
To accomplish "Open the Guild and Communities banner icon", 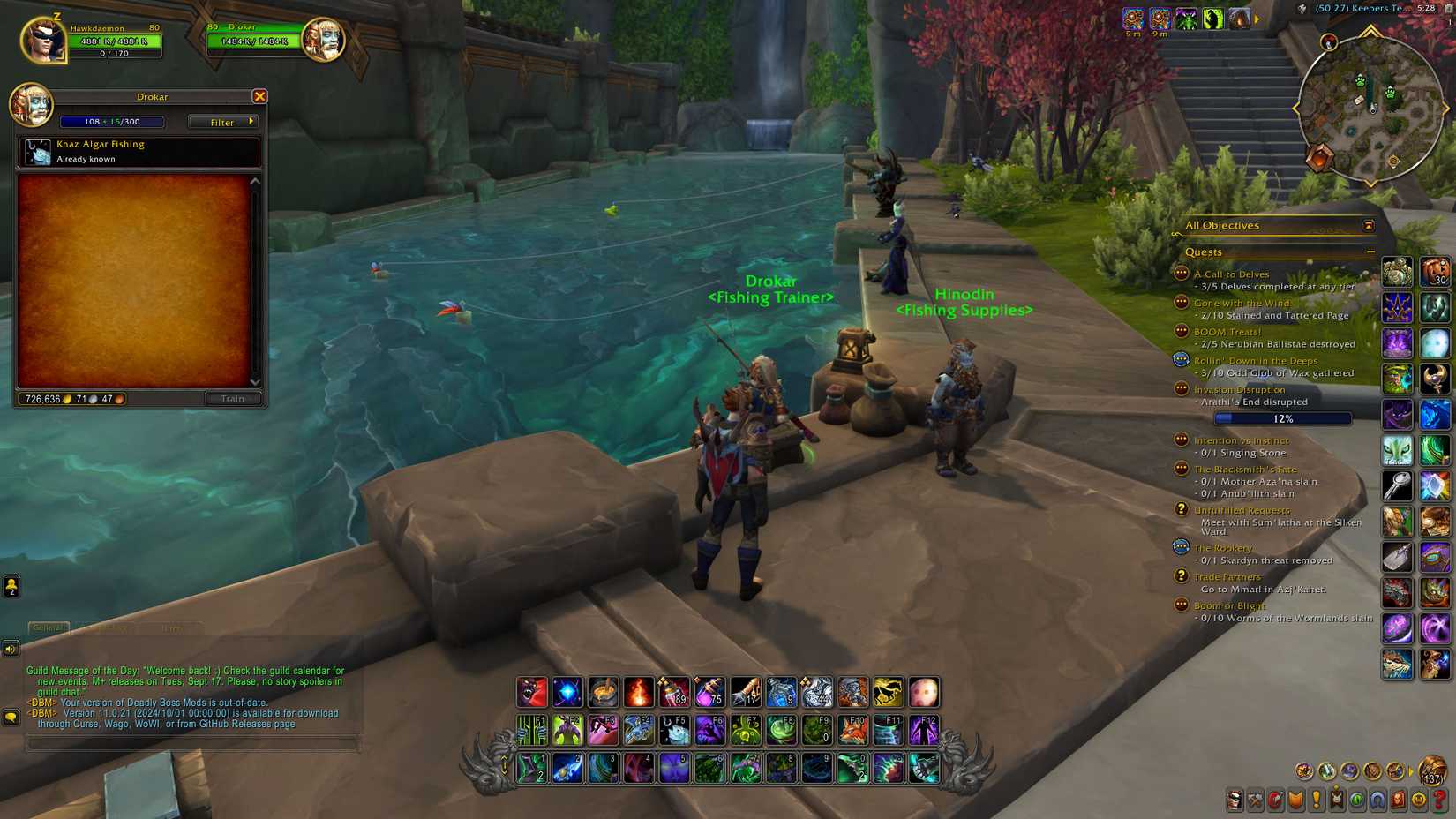I will 1336,801.
